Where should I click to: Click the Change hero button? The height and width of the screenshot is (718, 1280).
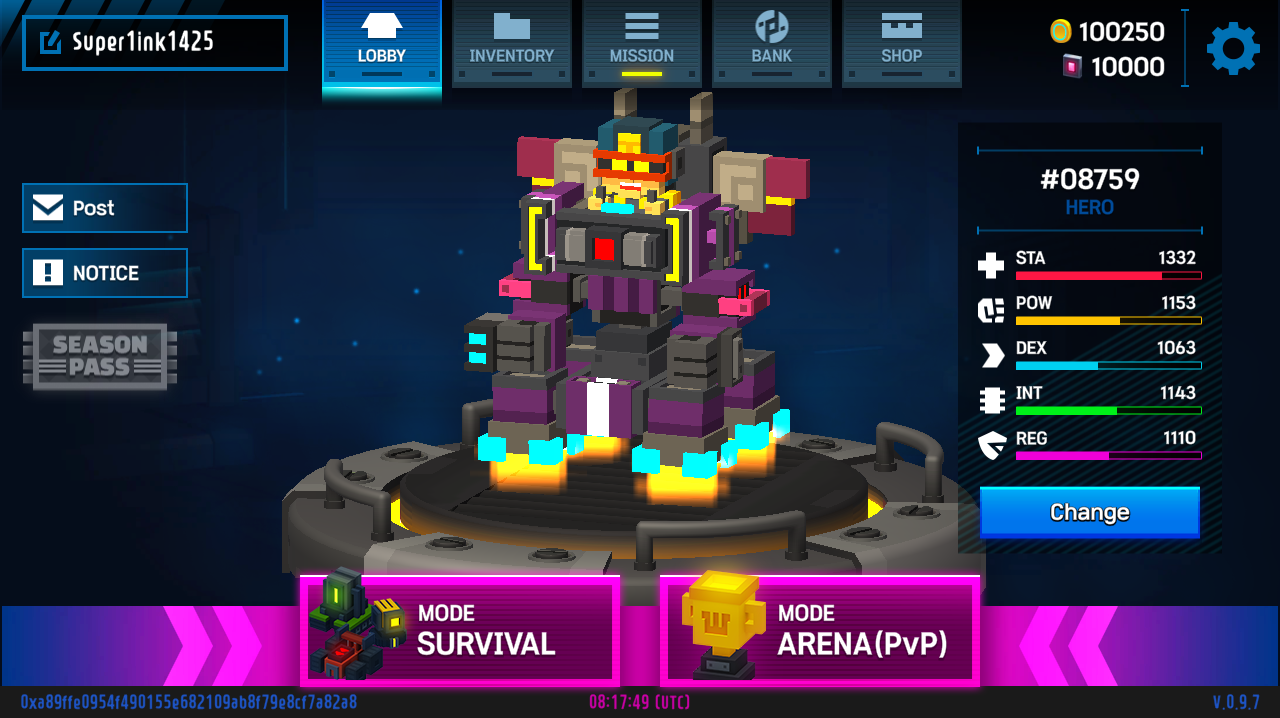coord(1089,512)
